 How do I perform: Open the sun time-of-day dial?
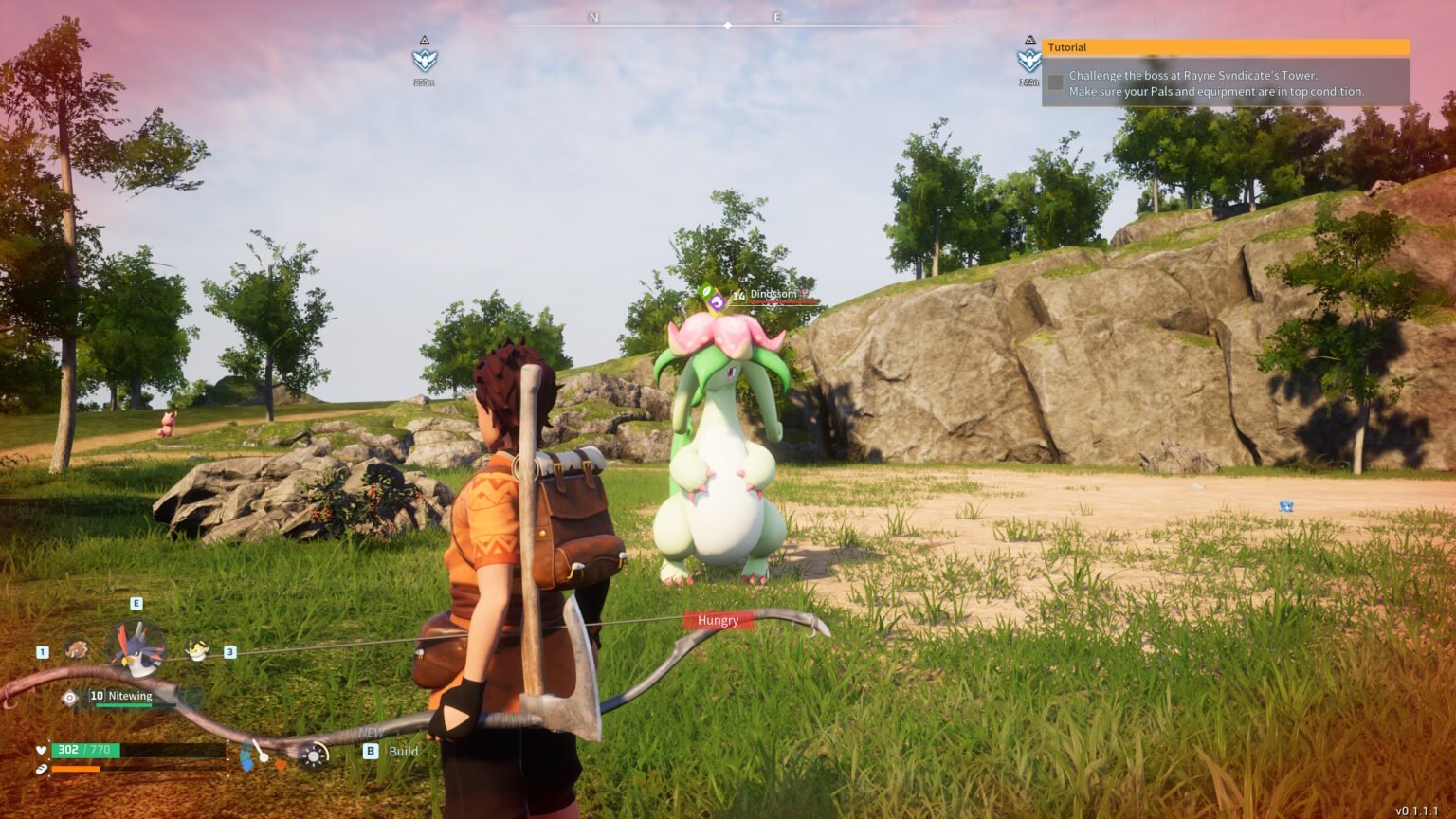pos(313,755)
